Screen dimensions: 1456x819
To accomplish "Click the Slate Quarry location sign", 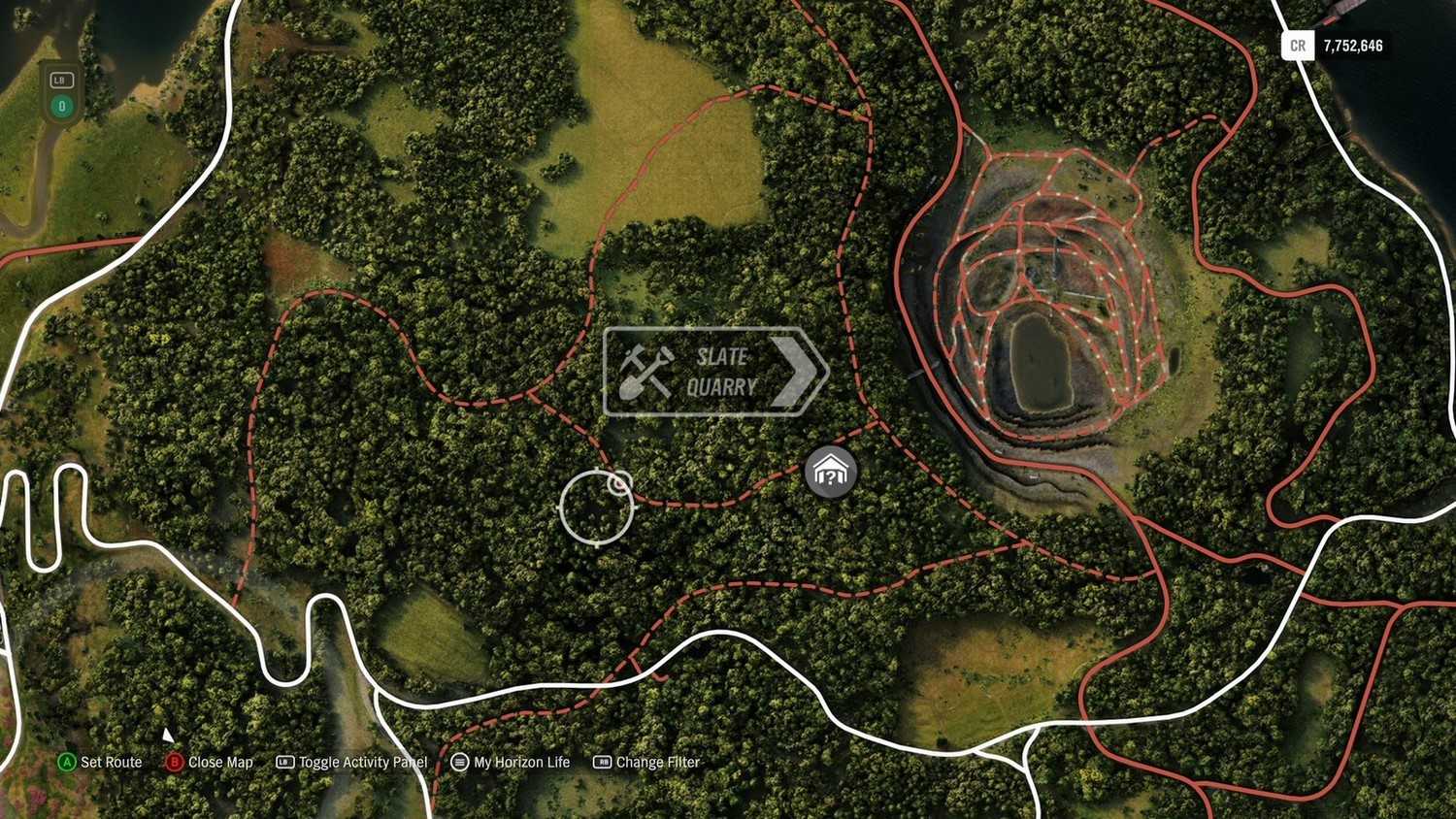I will pos(715,372).
